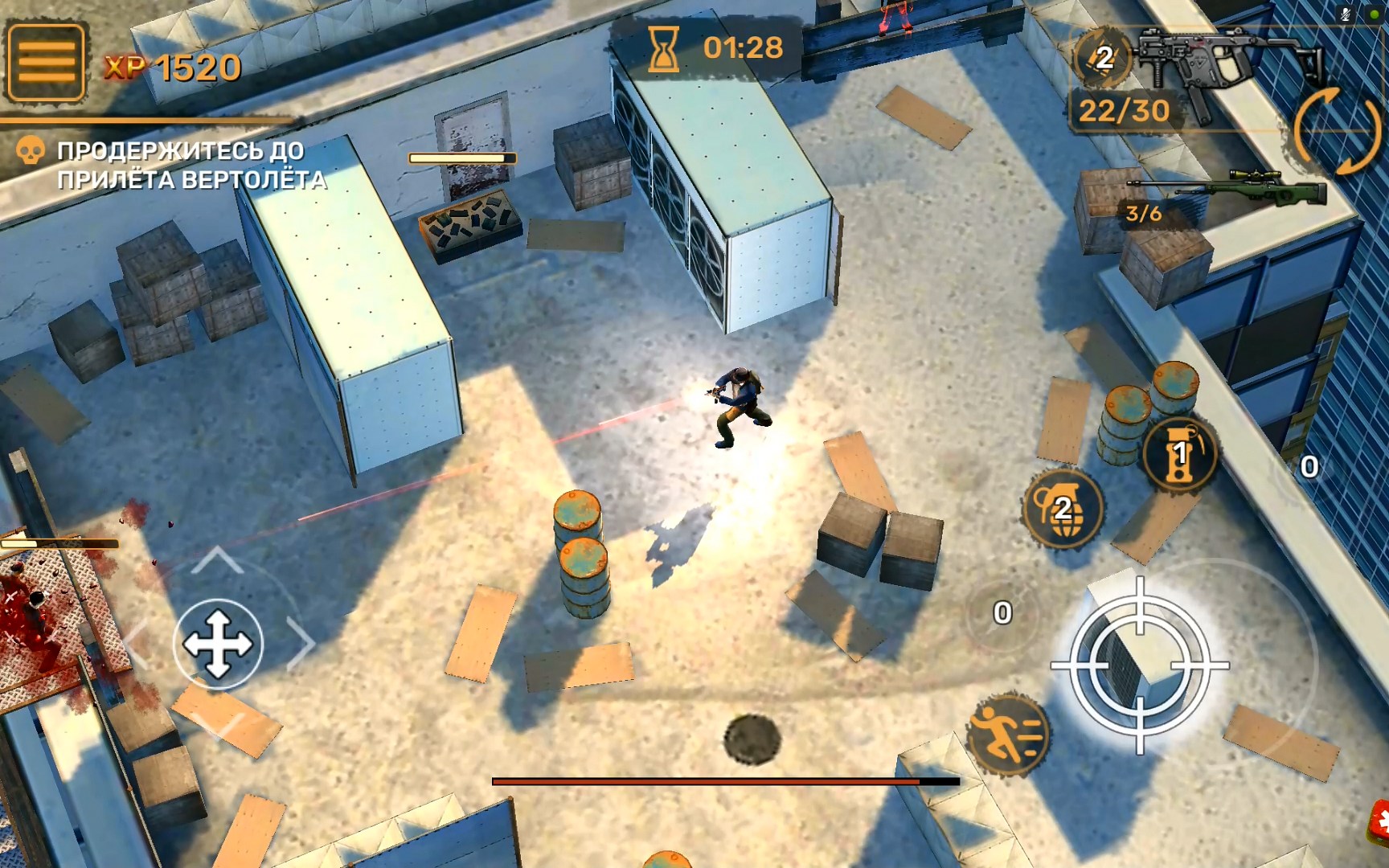Screen dimensions: 1389x868
Task: Throw a frag grenade
Action: (1063, 508)
